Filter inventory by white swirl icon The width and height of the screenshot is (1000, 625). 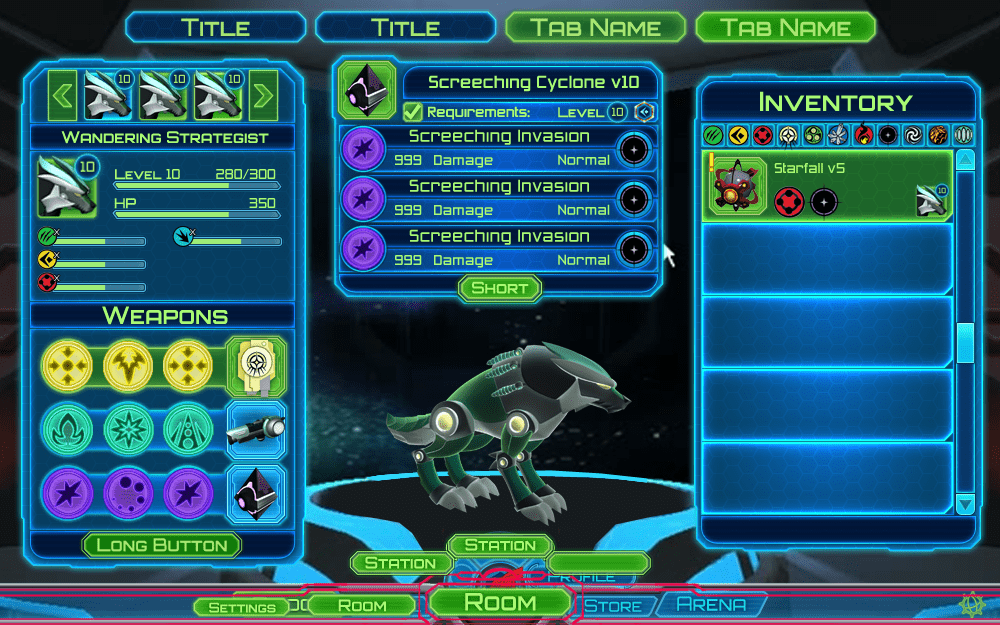(x=913, y=134)
